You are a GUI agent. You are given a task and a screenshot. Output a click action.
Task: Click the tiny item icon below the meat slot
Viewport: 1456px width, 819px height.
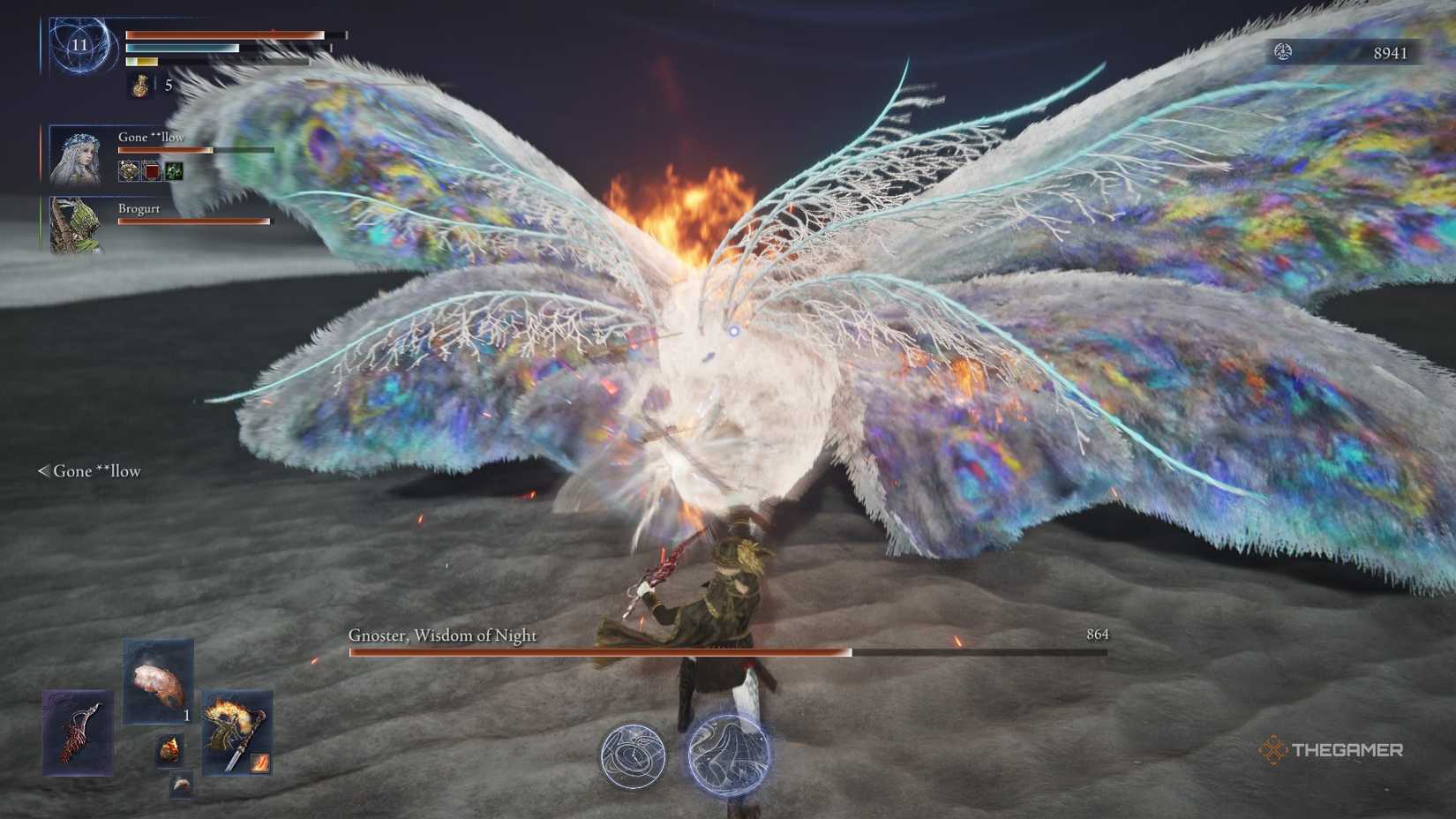click(180, 784)
